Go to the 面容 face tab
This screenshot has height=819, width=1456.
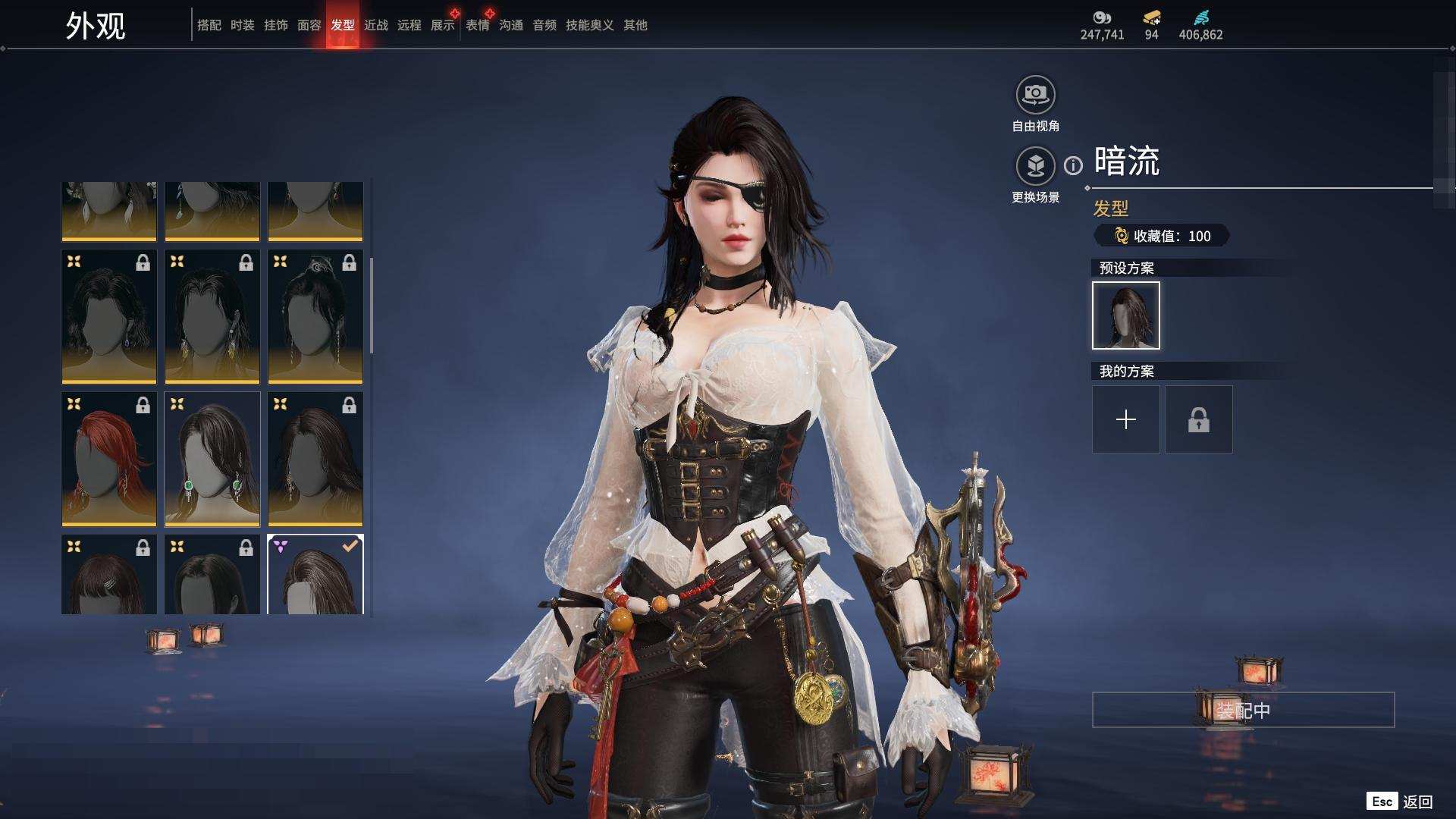[309, 25]
